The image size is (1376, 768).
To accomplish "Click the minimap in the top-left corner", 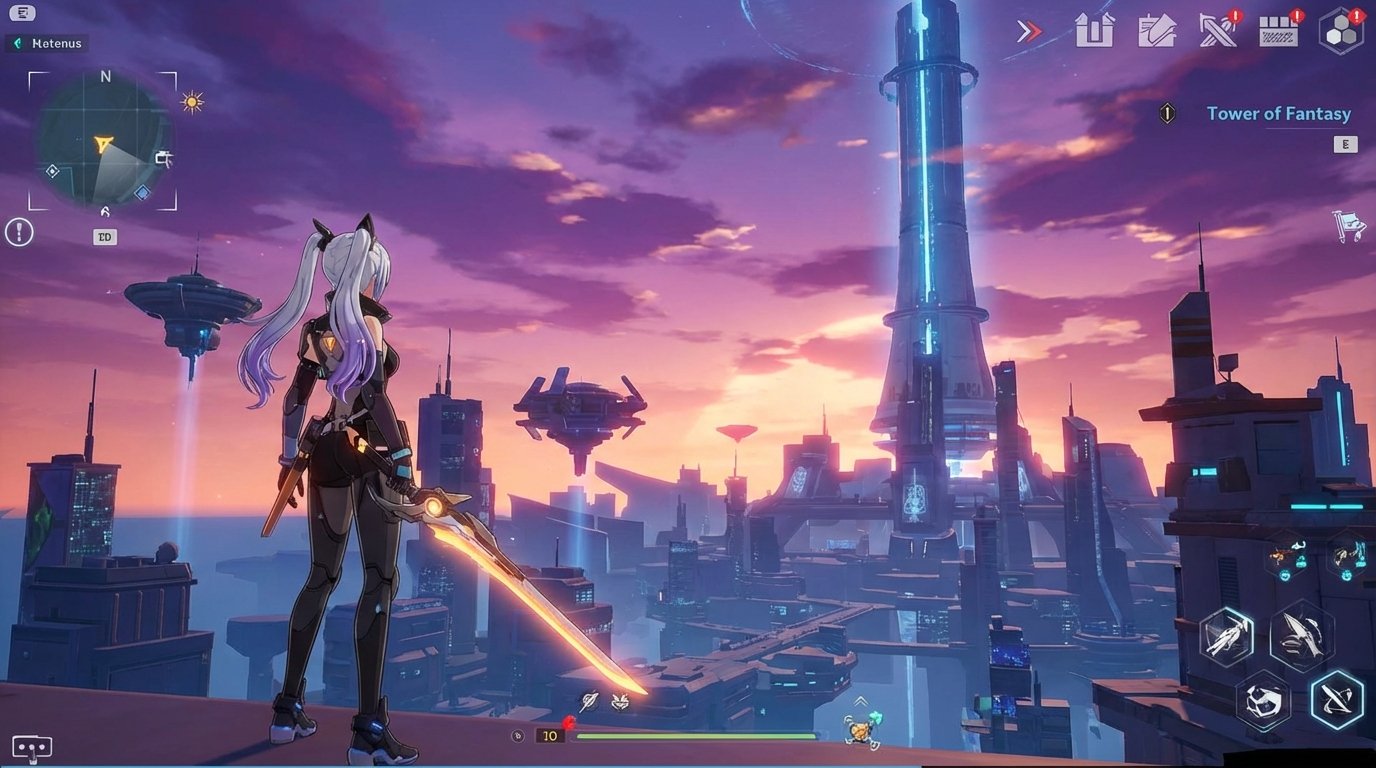I will [x=103, y=140].
